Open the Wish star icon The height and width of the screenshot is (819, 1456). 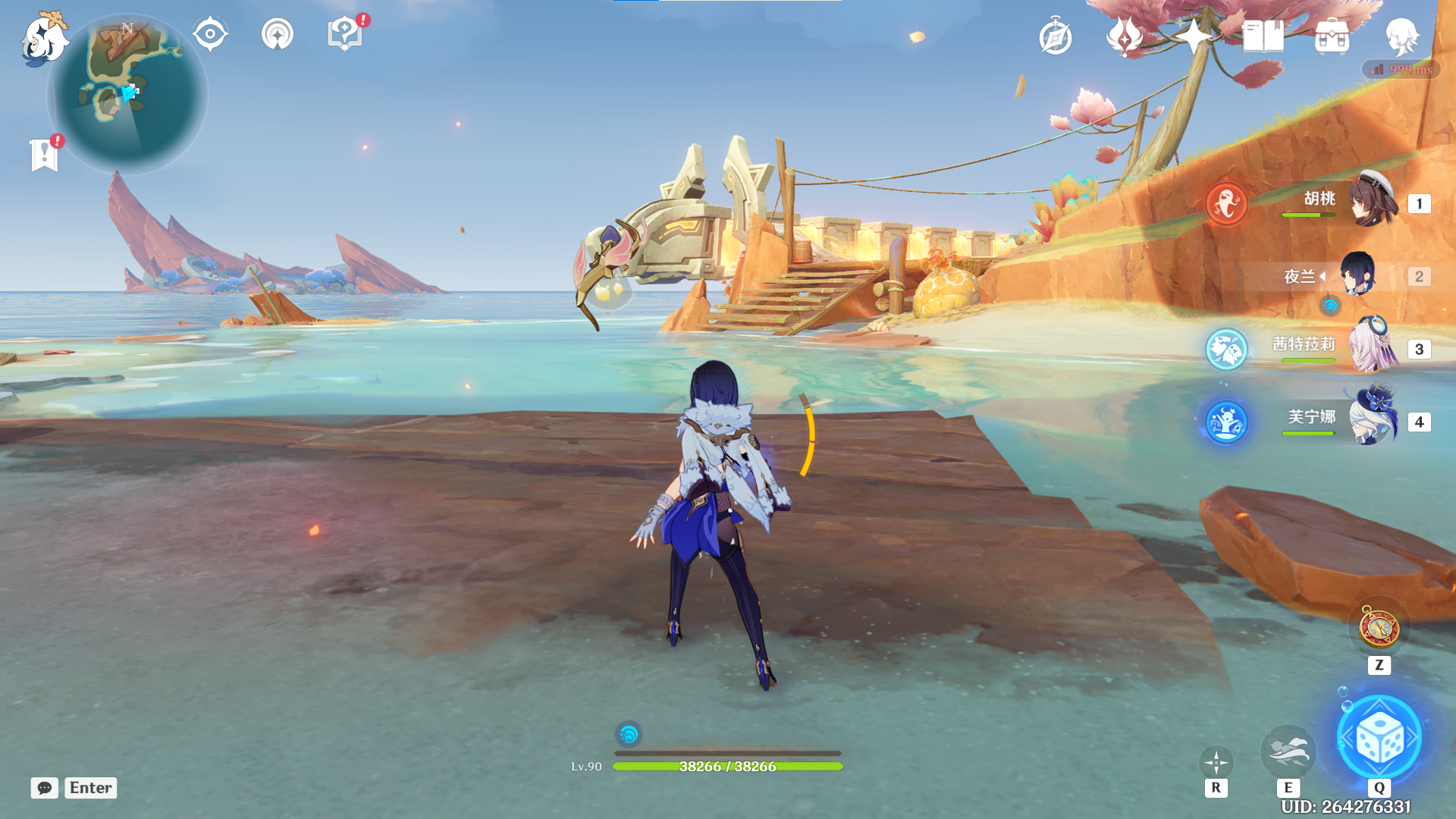coord(1193,36)
